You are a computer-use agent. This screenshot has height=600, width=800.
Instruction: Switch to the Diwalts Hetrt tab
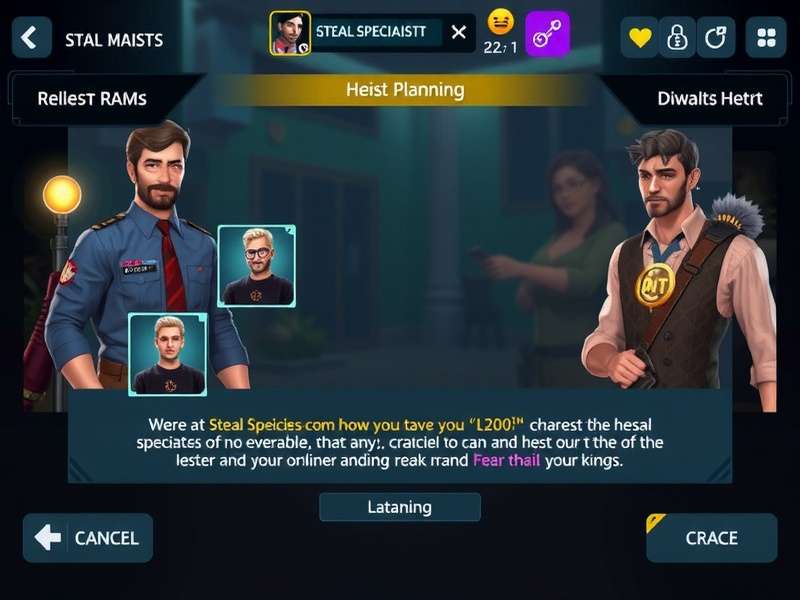709,98
